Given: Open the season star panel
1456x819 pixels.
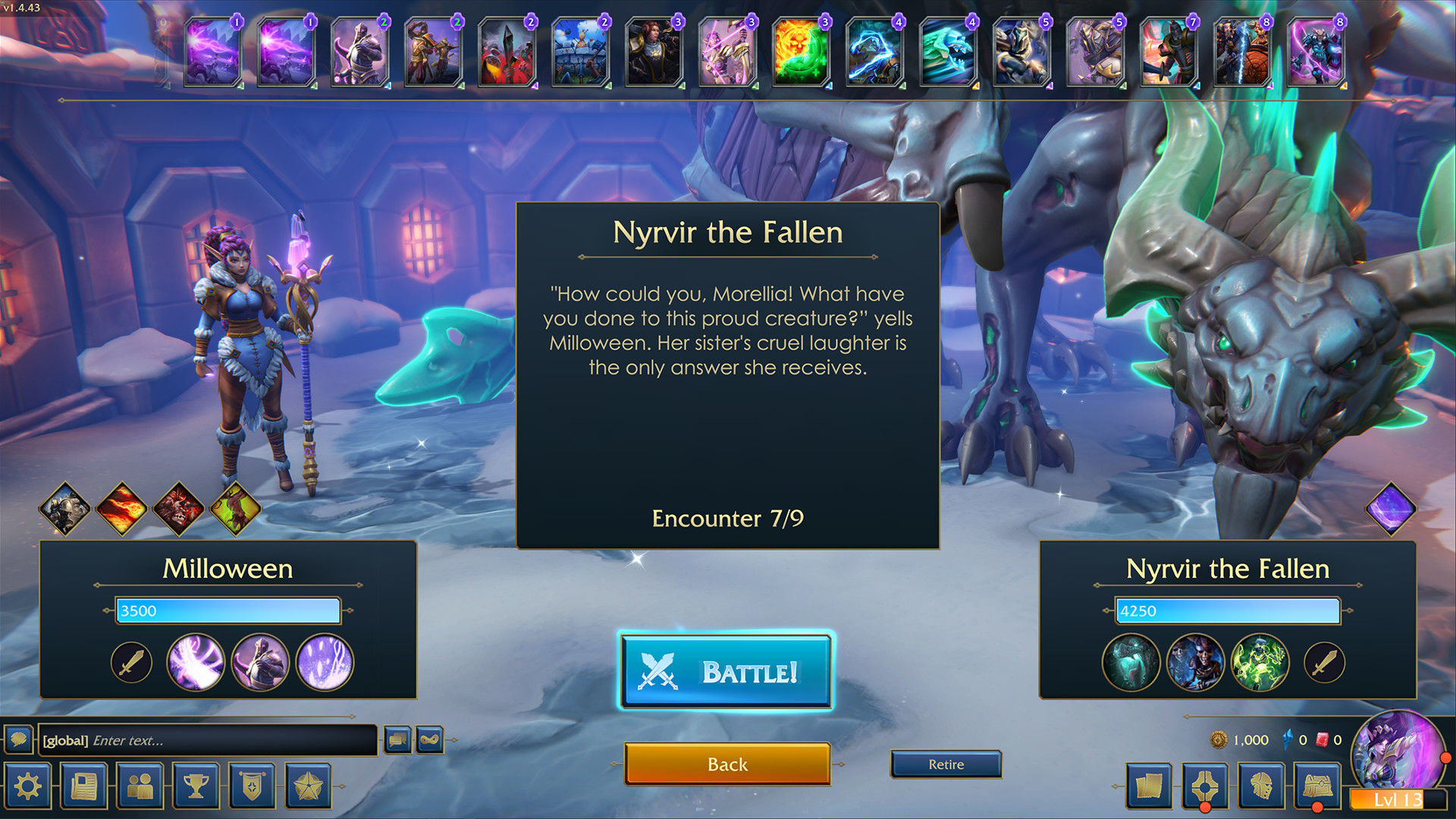Looking at the screenshot, I should coord(308,785).
